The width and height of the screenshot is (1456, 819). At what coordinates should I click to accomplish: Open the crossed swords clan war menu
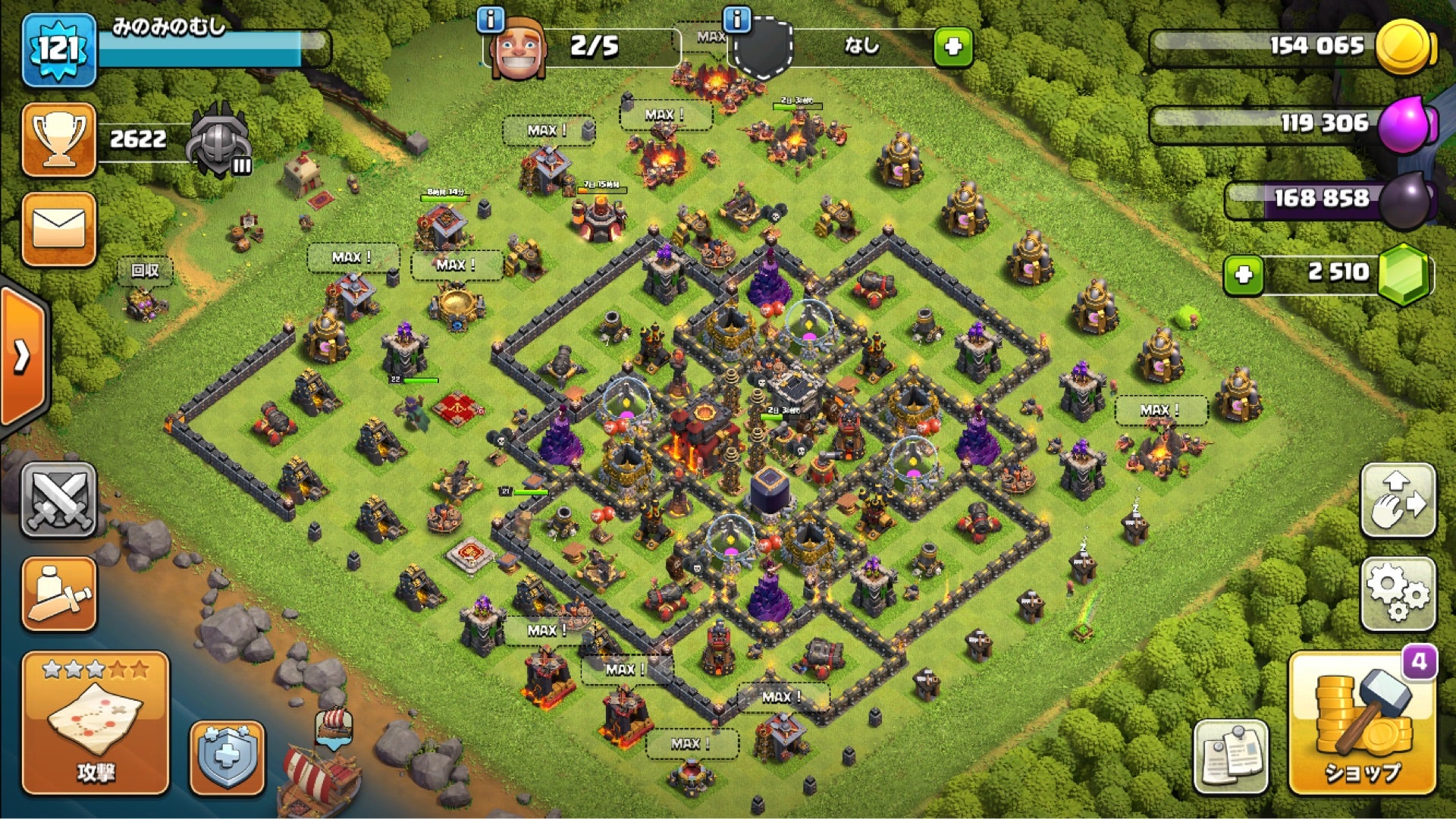point(59,500)
